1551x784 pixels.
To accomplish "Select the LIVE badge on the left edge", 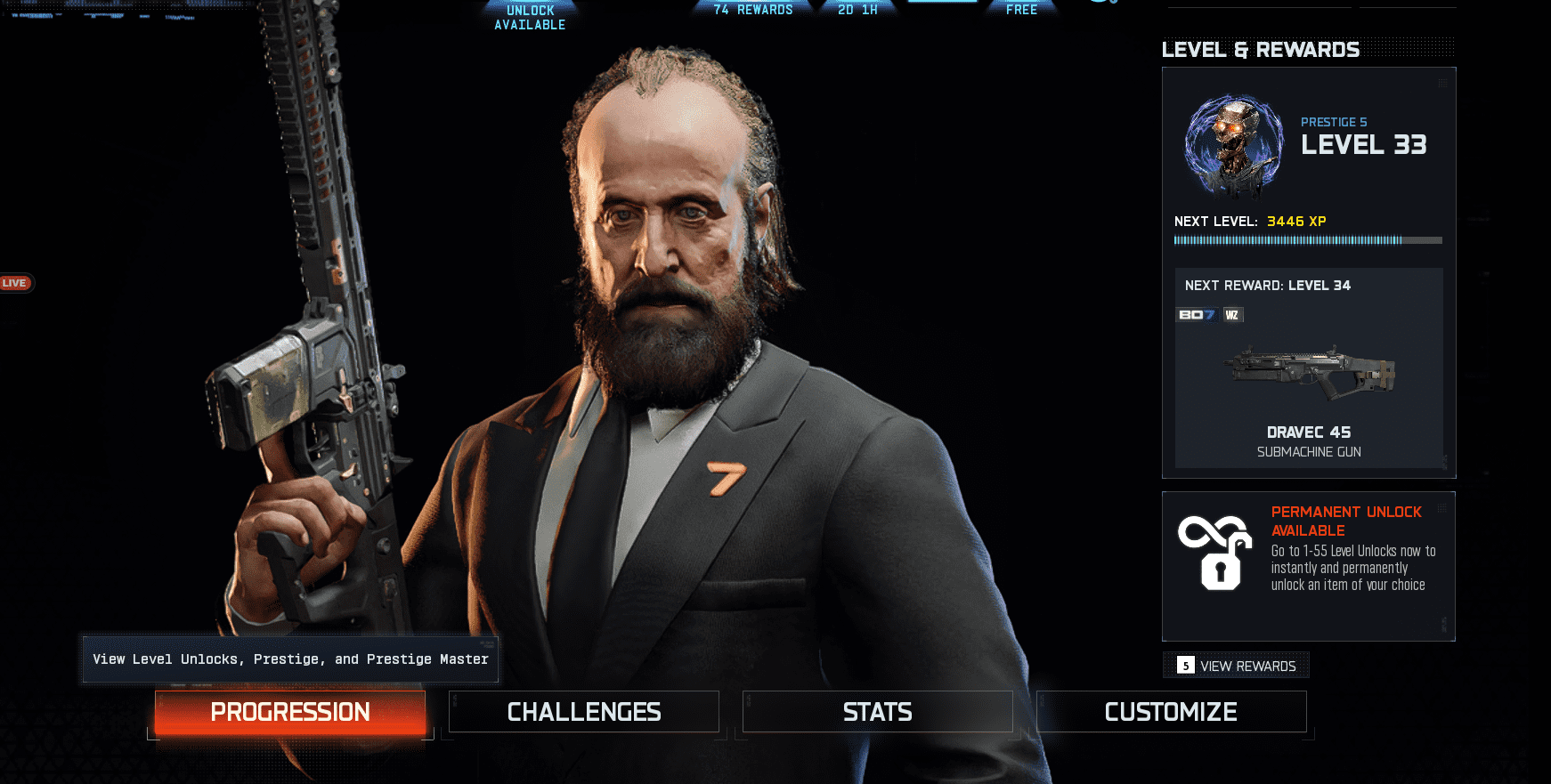I will coord(16,283).
